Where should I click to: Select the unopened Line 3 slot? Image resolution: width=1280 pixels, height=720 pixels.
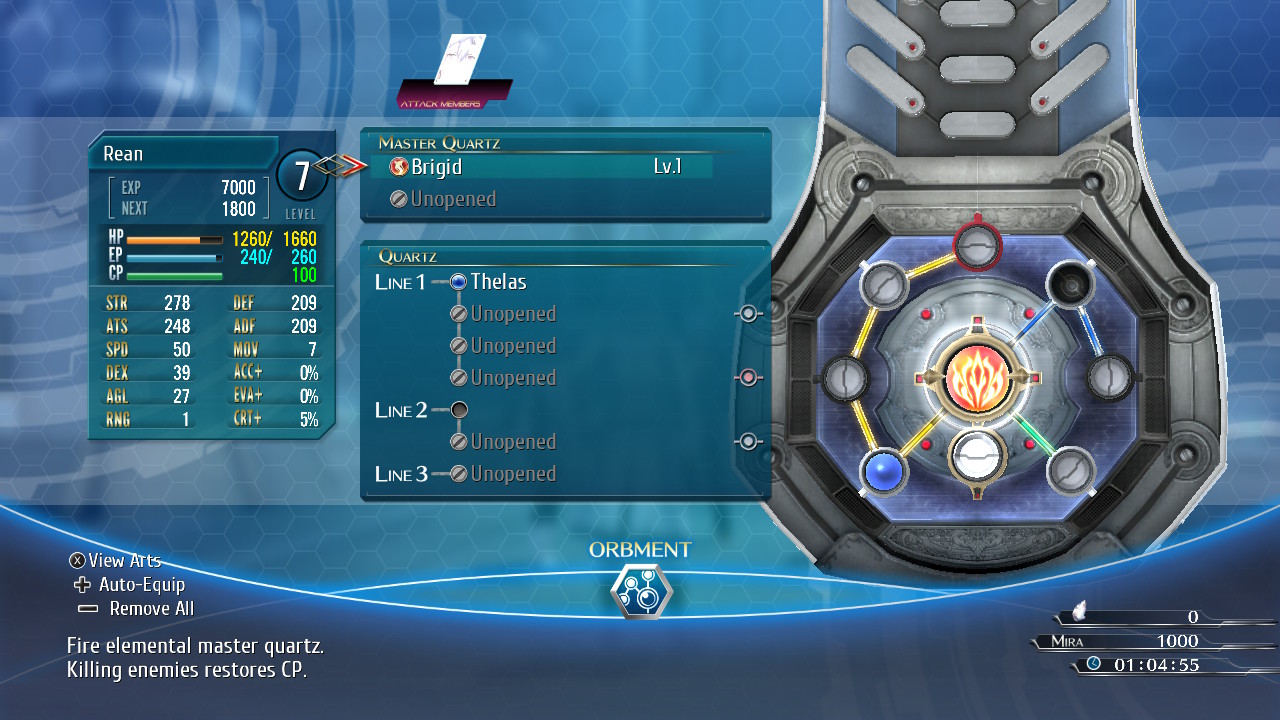coord(512,474)
